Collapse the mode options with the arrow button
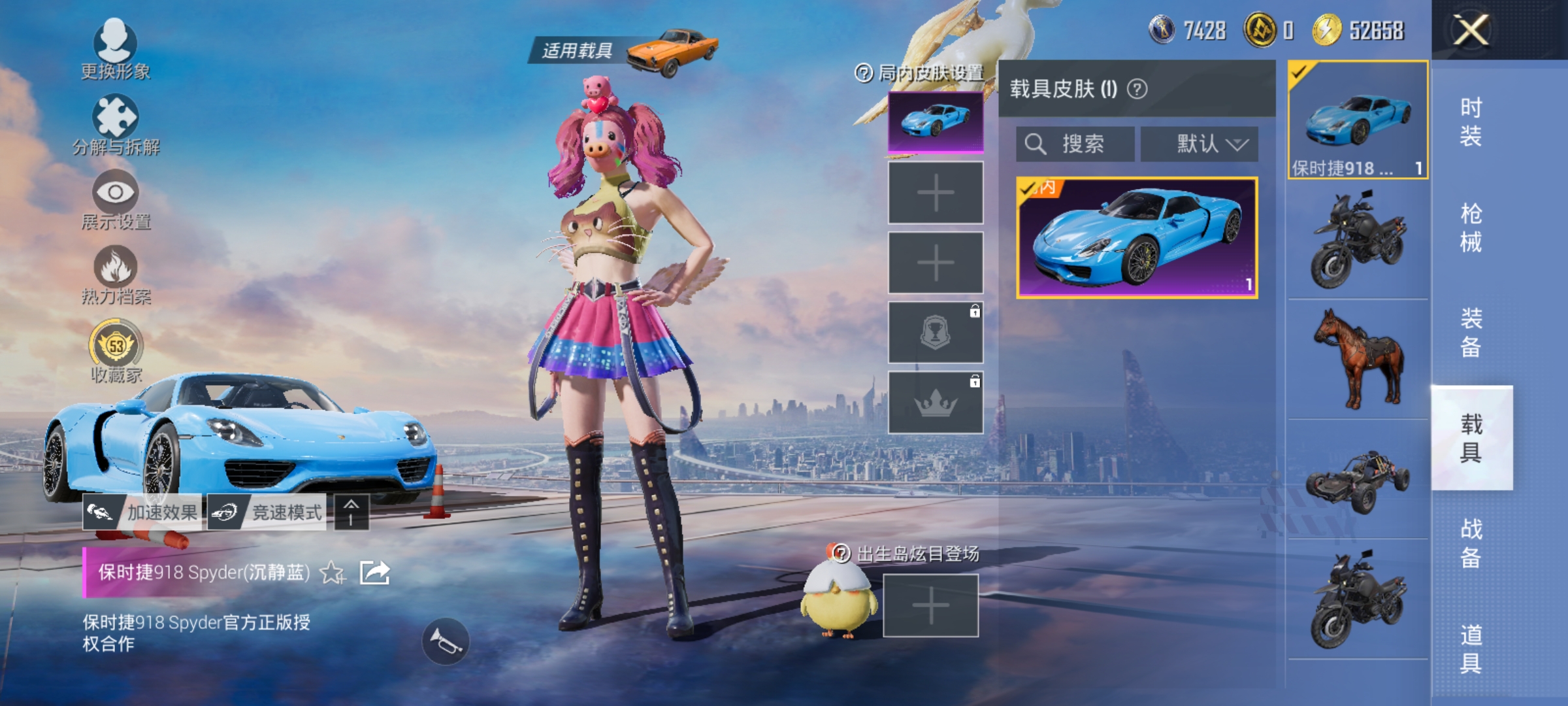 tap(351, 513)
